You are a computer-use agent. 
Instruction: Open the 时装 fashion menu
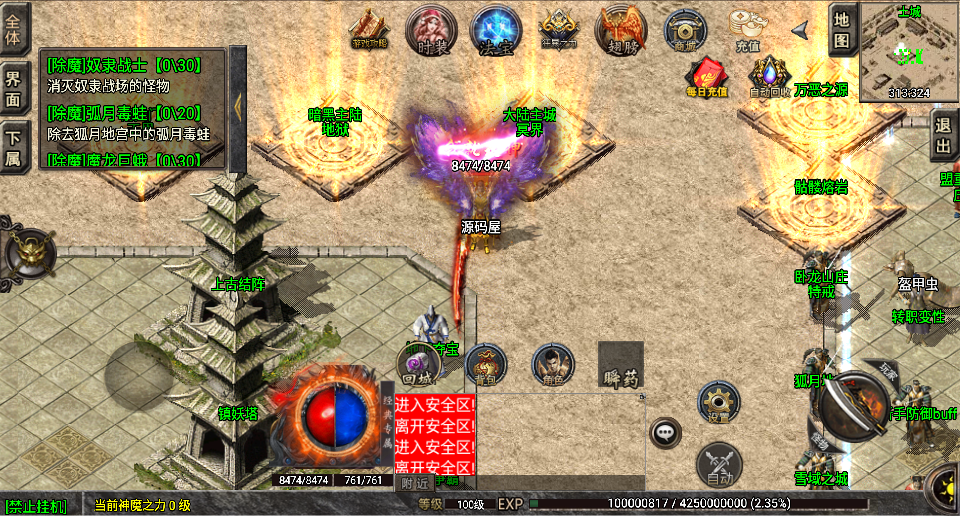[430, 29]
